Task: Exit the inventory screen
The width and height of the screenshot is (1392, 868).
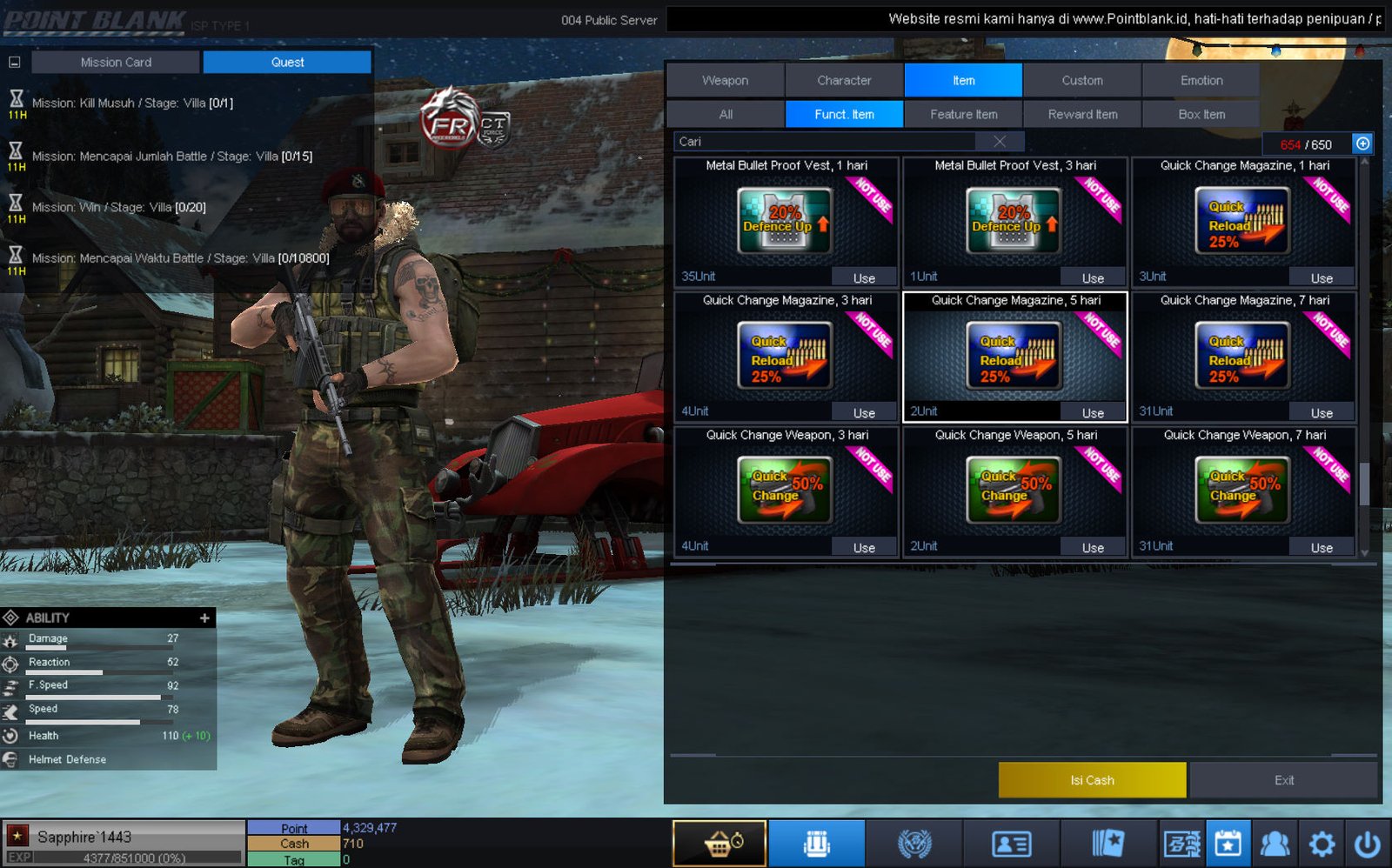Action: pyautogui.click(x=1283, y=780)
